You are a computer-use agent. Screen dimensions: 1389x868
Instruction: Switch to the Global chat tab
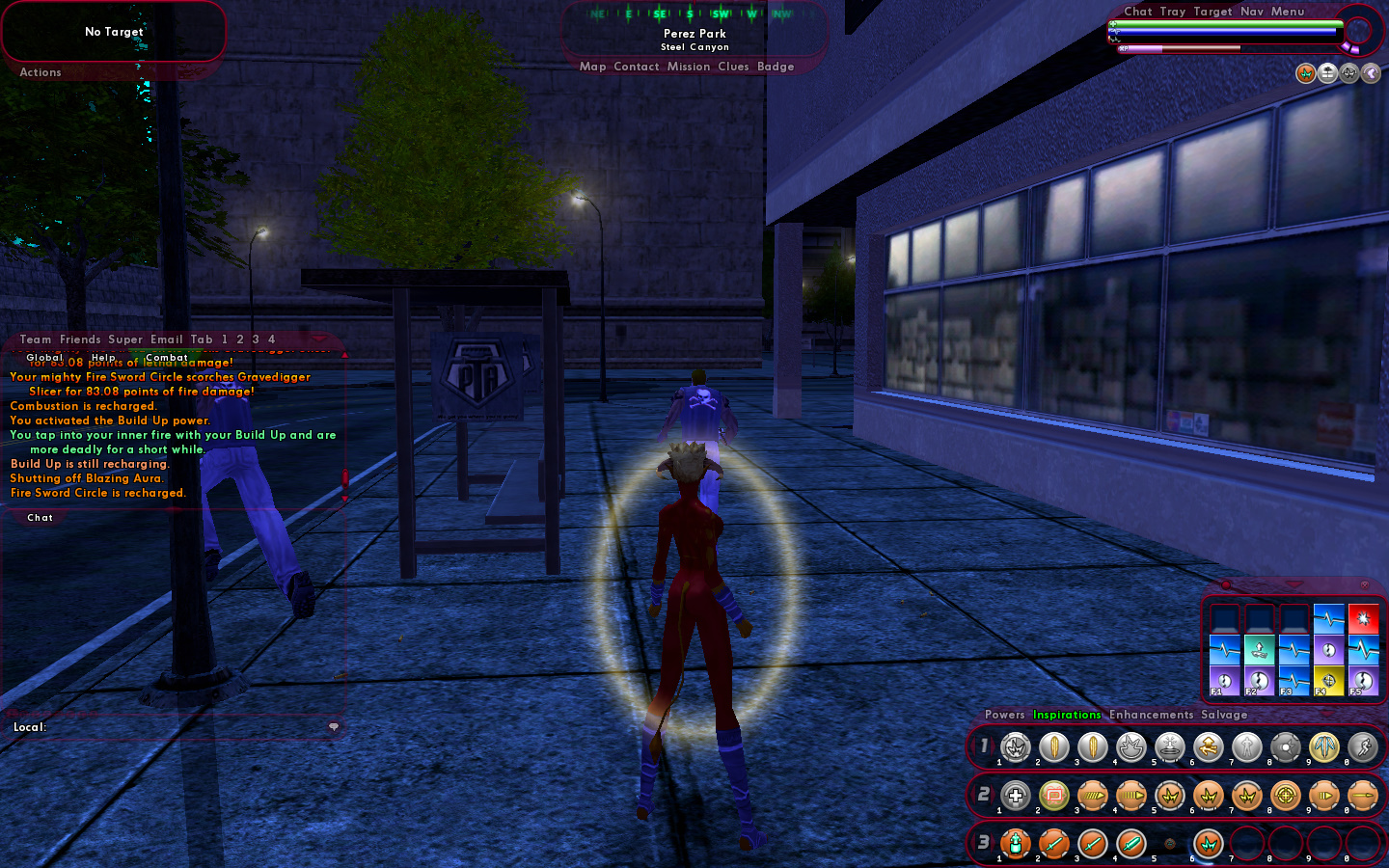click(44, 358)
